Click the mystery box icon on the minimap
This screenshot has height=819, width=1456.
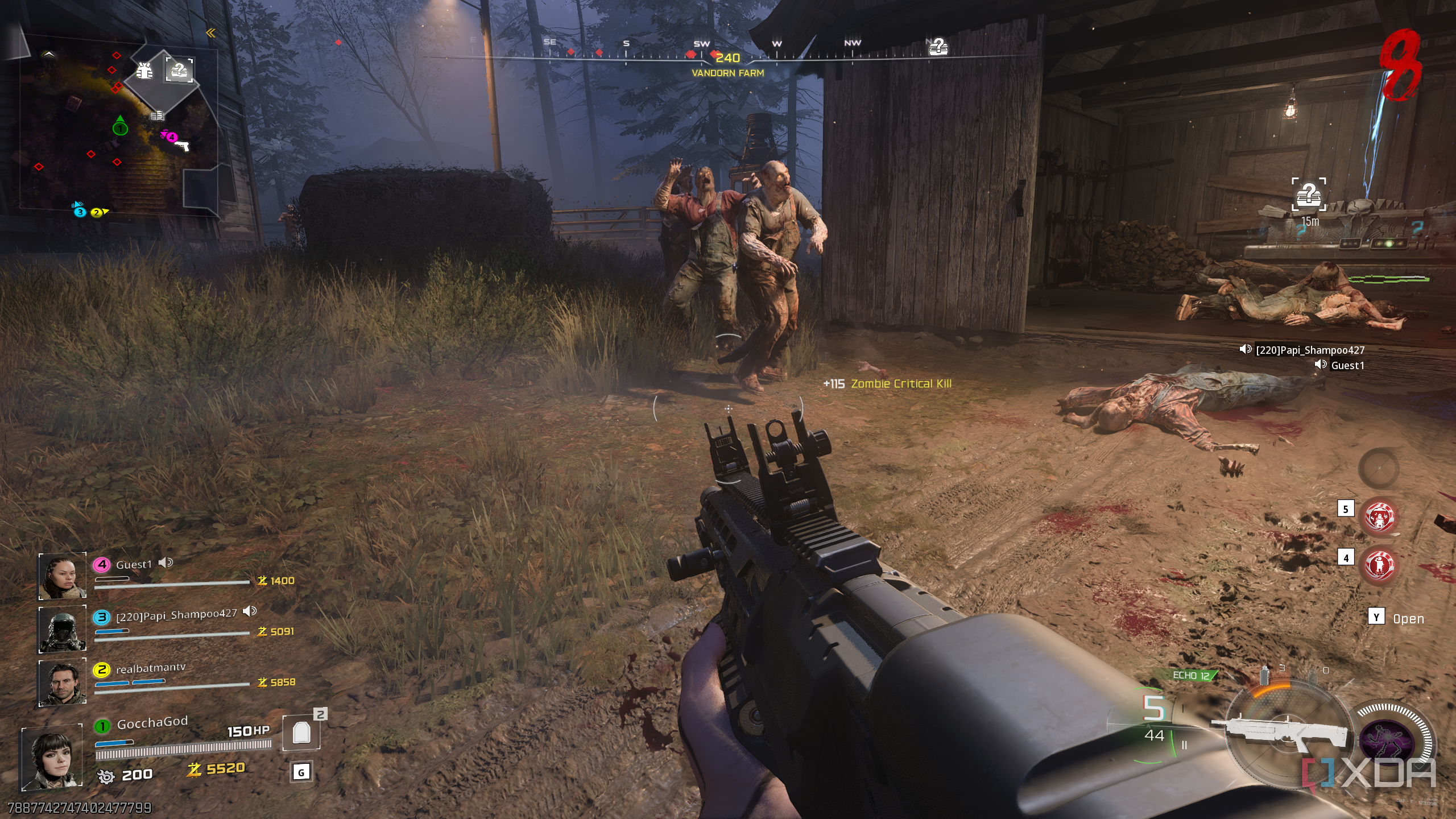(x=179, y=71)
